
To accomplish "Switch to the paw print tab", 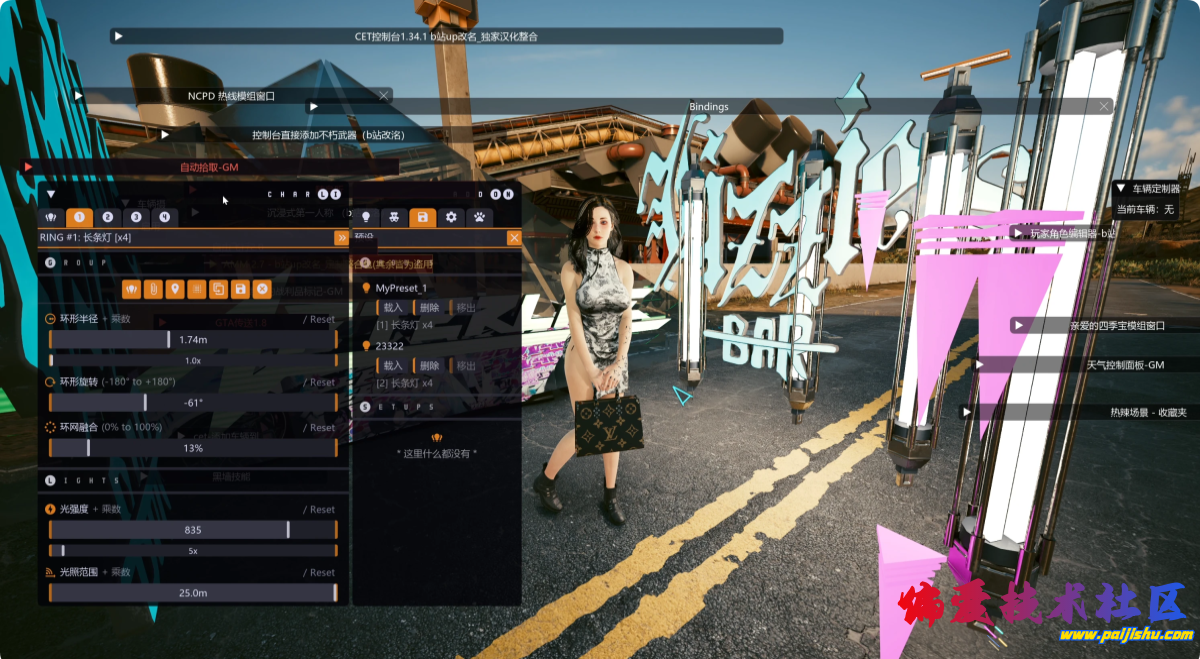I will pos(480,217).
